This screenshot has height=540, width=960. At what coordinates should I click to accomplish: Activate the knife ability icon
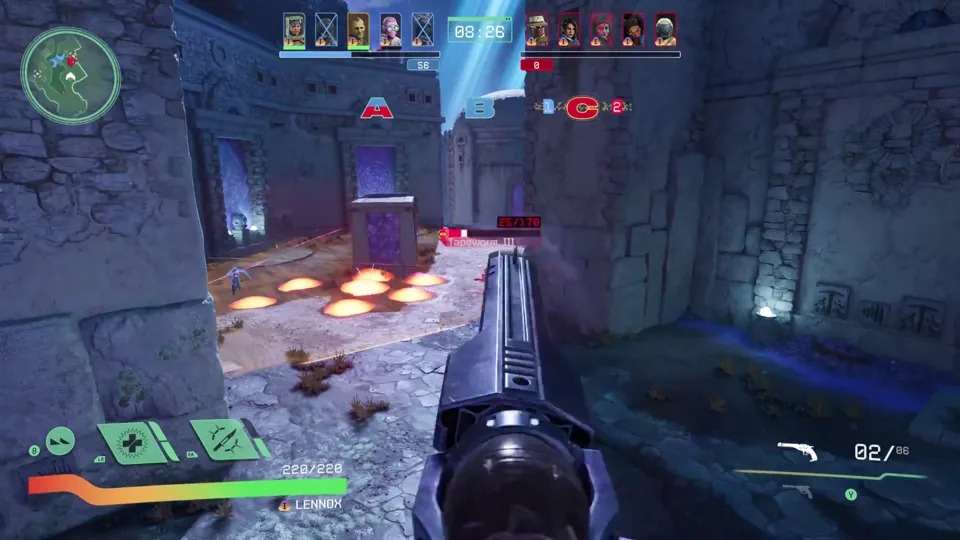pyautogui.click(x=225, y=439)
